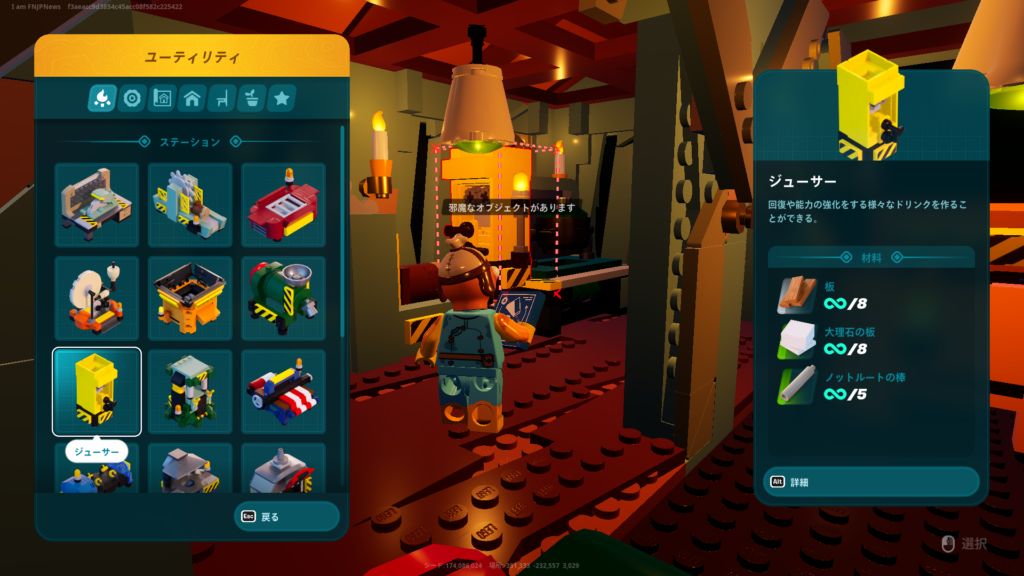Switch to the gear category tab
Image resolution: width=1024 pixels, height=576 pixels.
(x=131, y=98)
